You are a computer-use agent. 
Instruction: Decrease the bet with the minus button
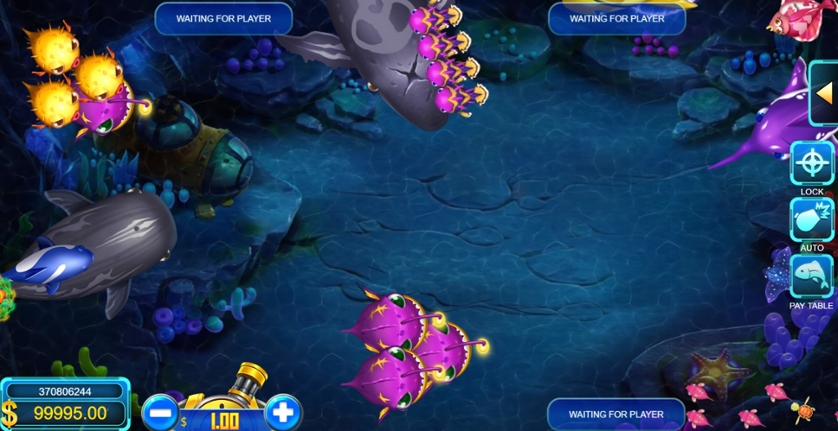tap(160, 413)
